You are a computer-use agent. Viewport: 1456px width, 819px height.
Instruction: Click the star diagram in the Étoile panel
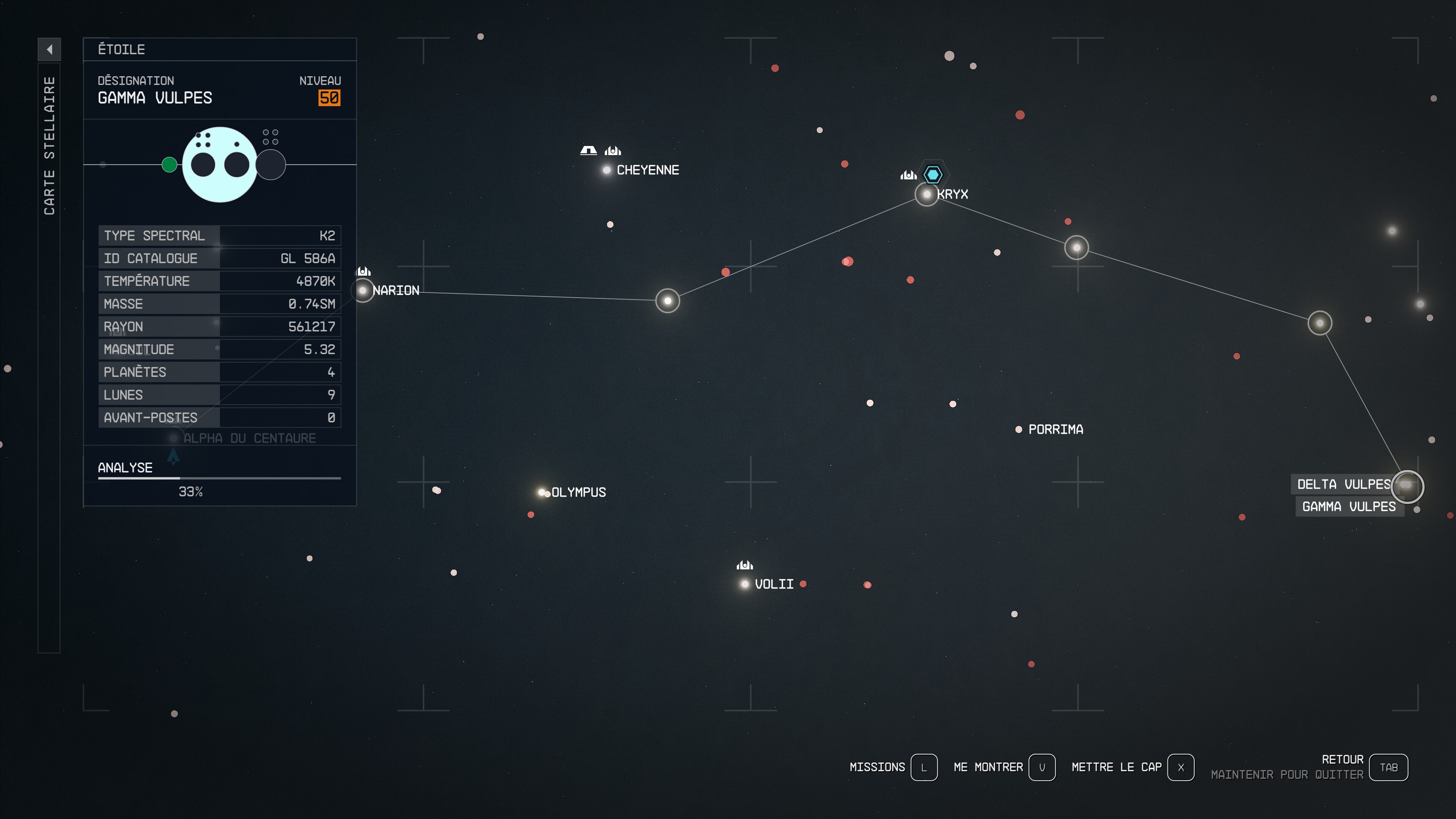(220, 165)
